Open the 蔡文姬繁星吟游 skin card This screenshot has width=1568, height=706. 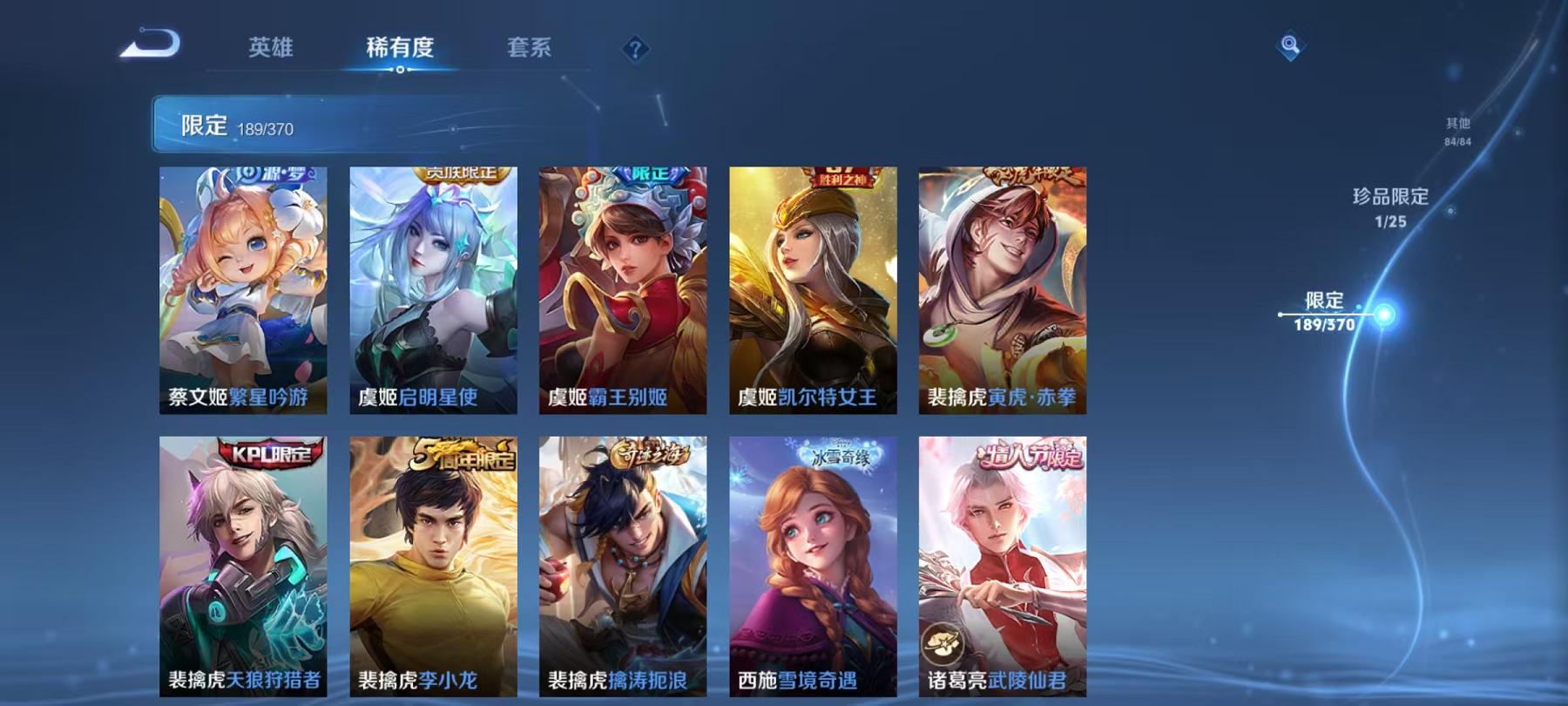pyautogui.click(x=244, y=288)
